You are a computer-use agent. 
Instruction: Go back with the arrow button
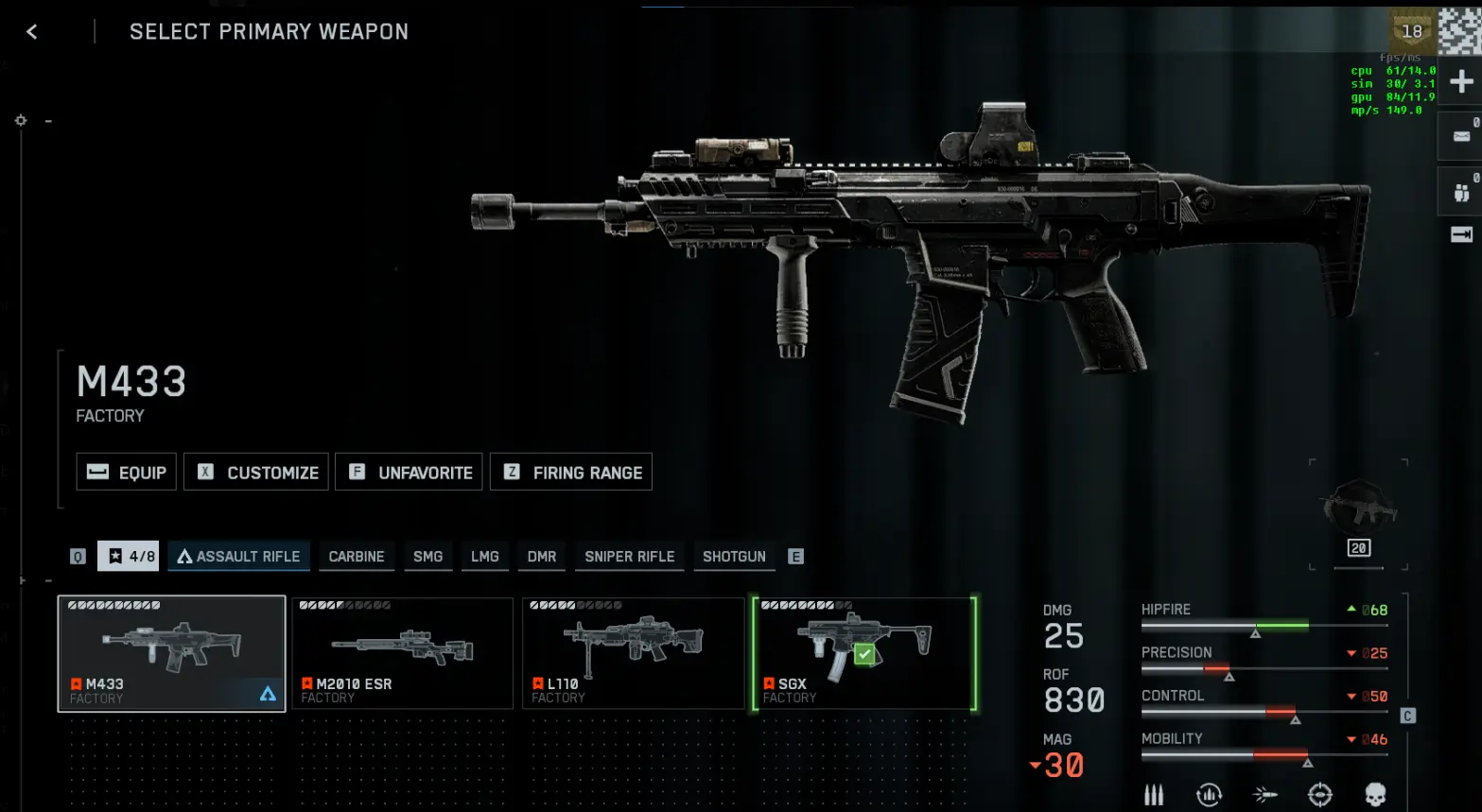point(32,32)
